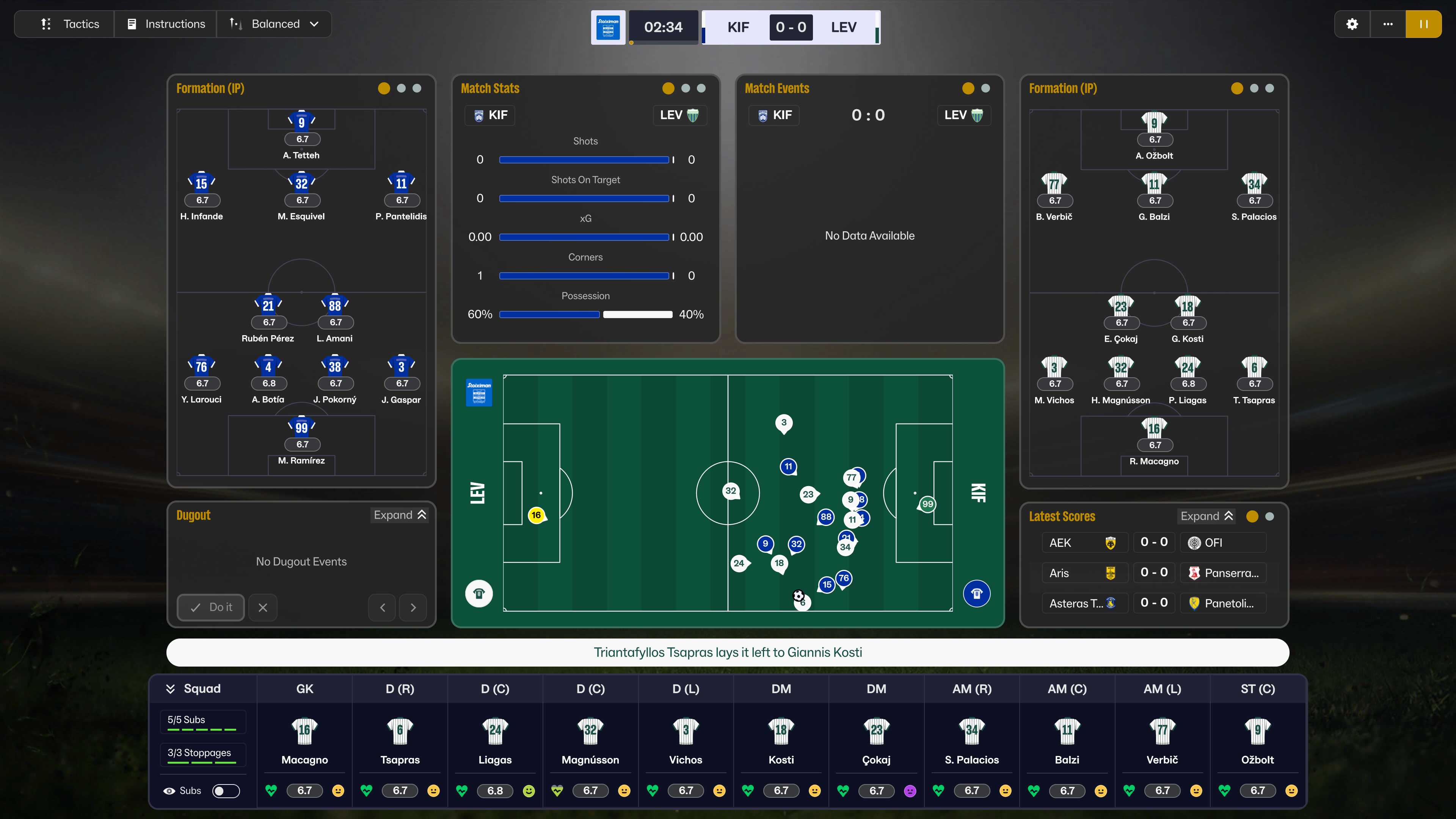Pause the match with the yellow button
This screenshot has height=819, width=1456.
tap(1423, 24)
